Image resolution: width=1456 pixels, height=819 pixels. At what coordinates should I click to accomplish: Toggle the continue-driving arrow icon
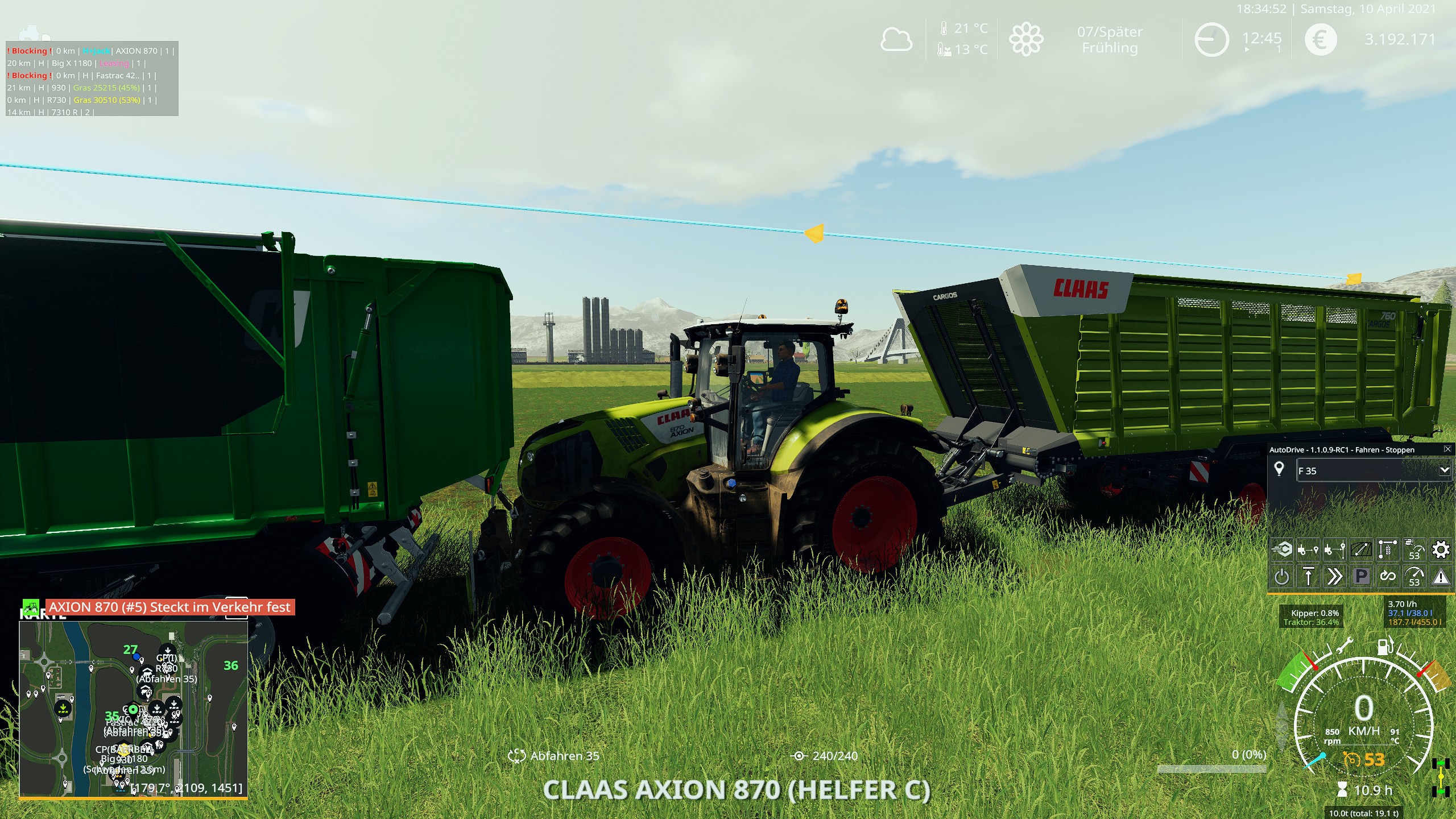[x=1309, y=576]
